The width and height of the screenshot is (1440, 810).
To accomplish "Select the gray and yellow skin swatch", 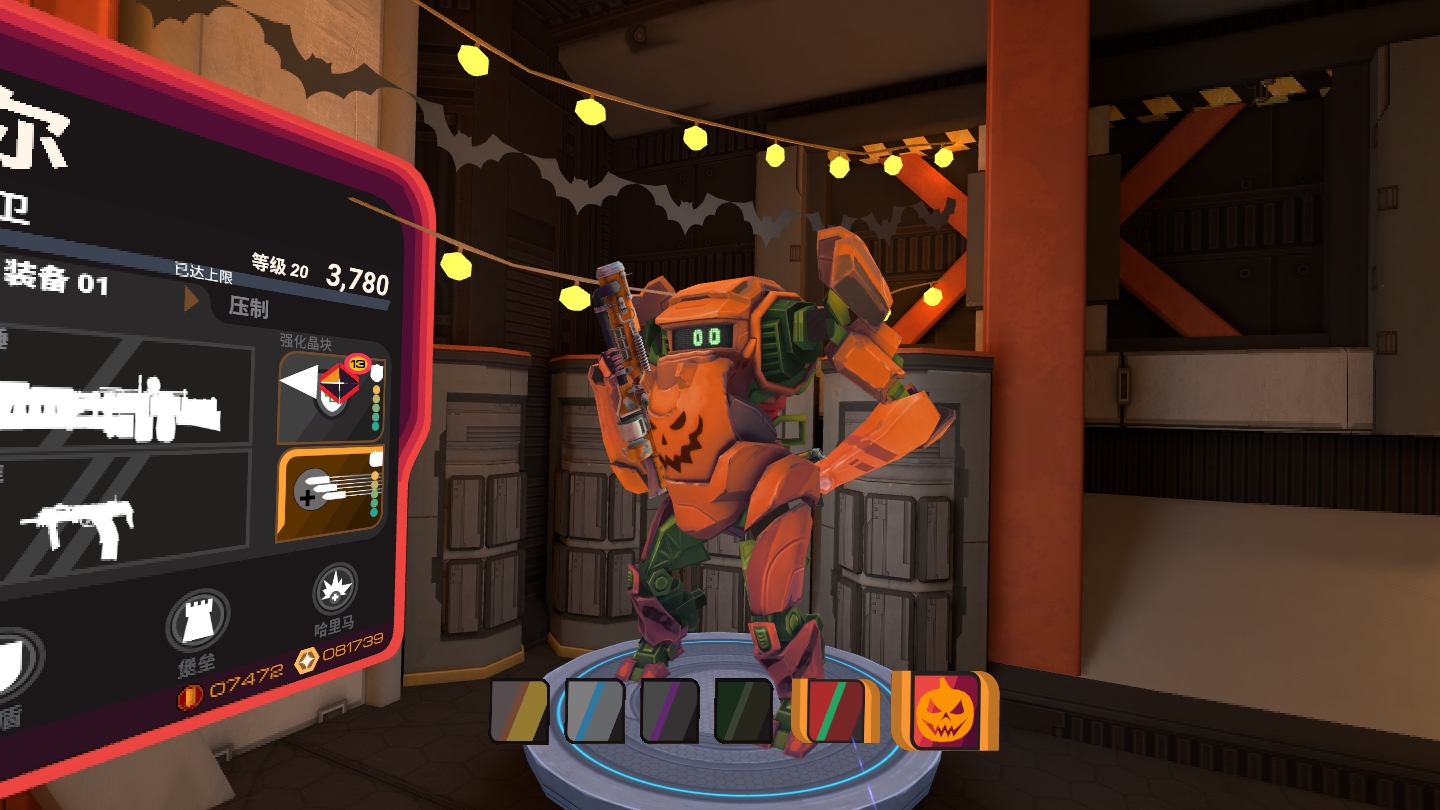I will coord(519,711).
